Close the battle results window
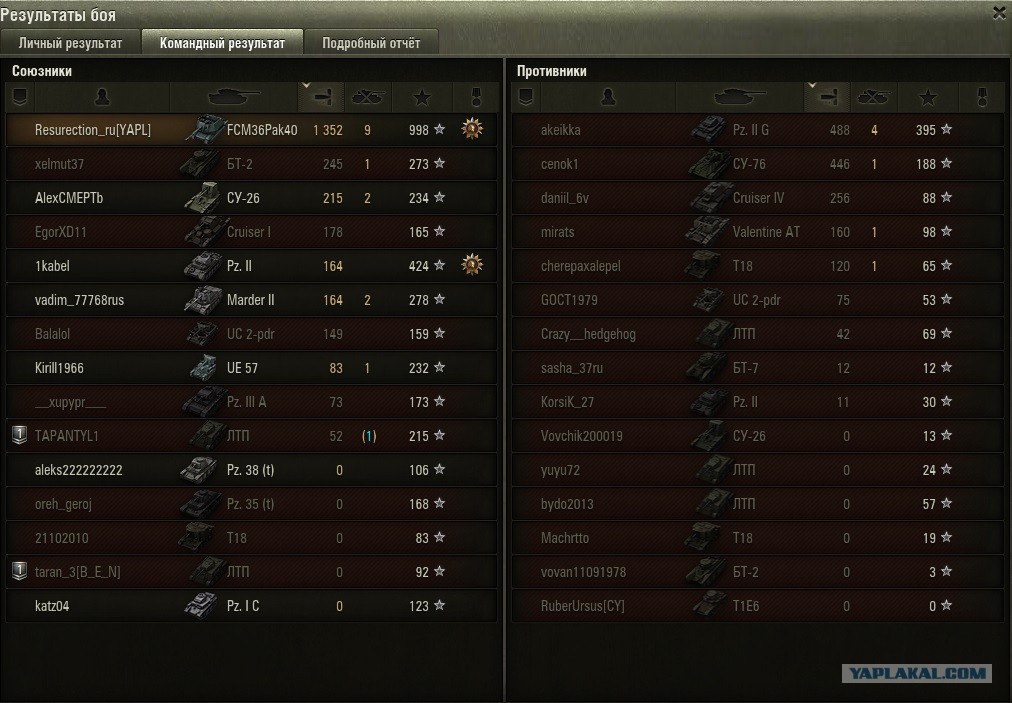This screenshot has height=703, width=1012. 999,13
